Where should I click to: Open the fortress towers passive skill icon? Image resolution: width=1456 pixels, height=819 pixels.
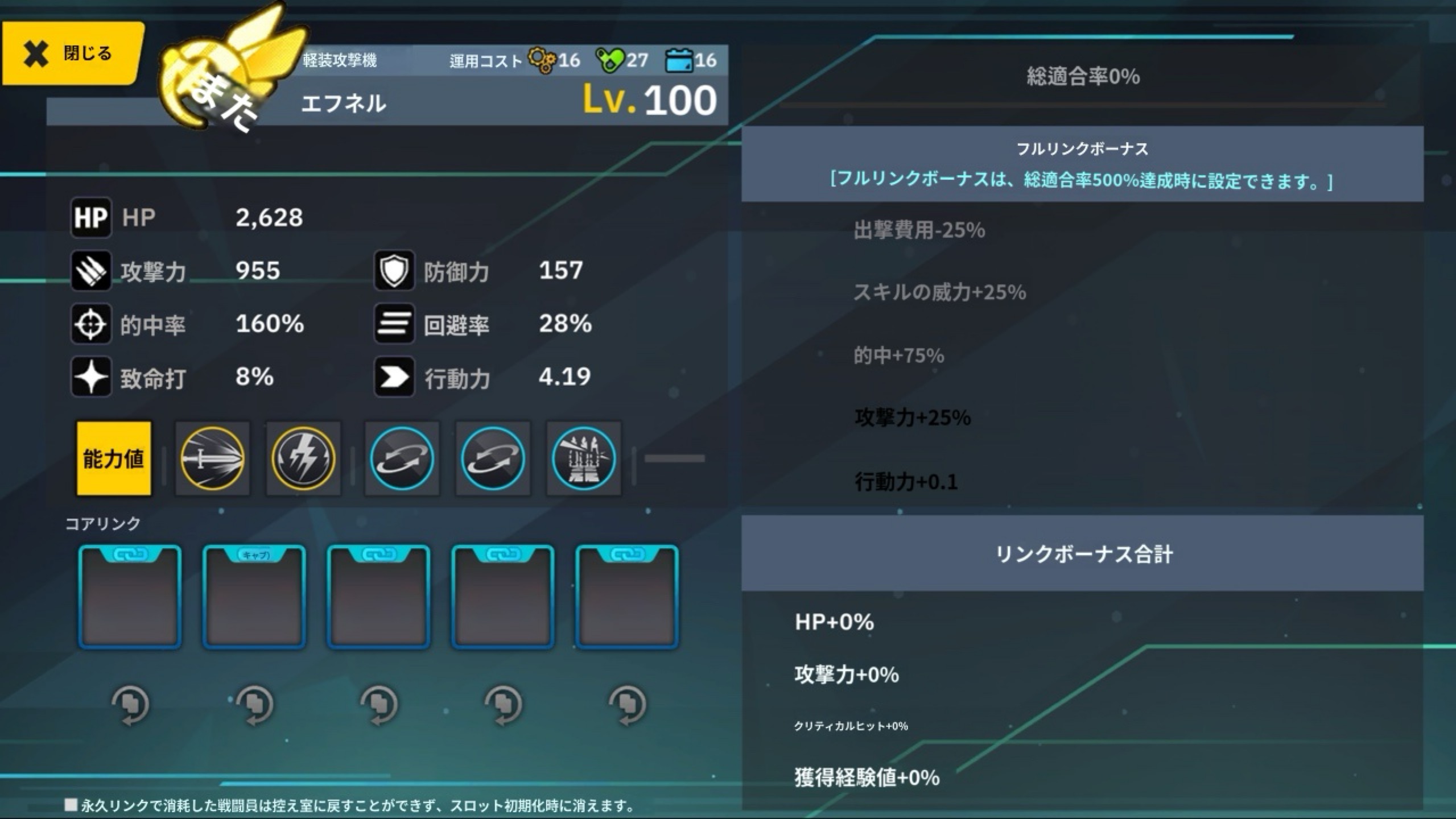[583, 458]
